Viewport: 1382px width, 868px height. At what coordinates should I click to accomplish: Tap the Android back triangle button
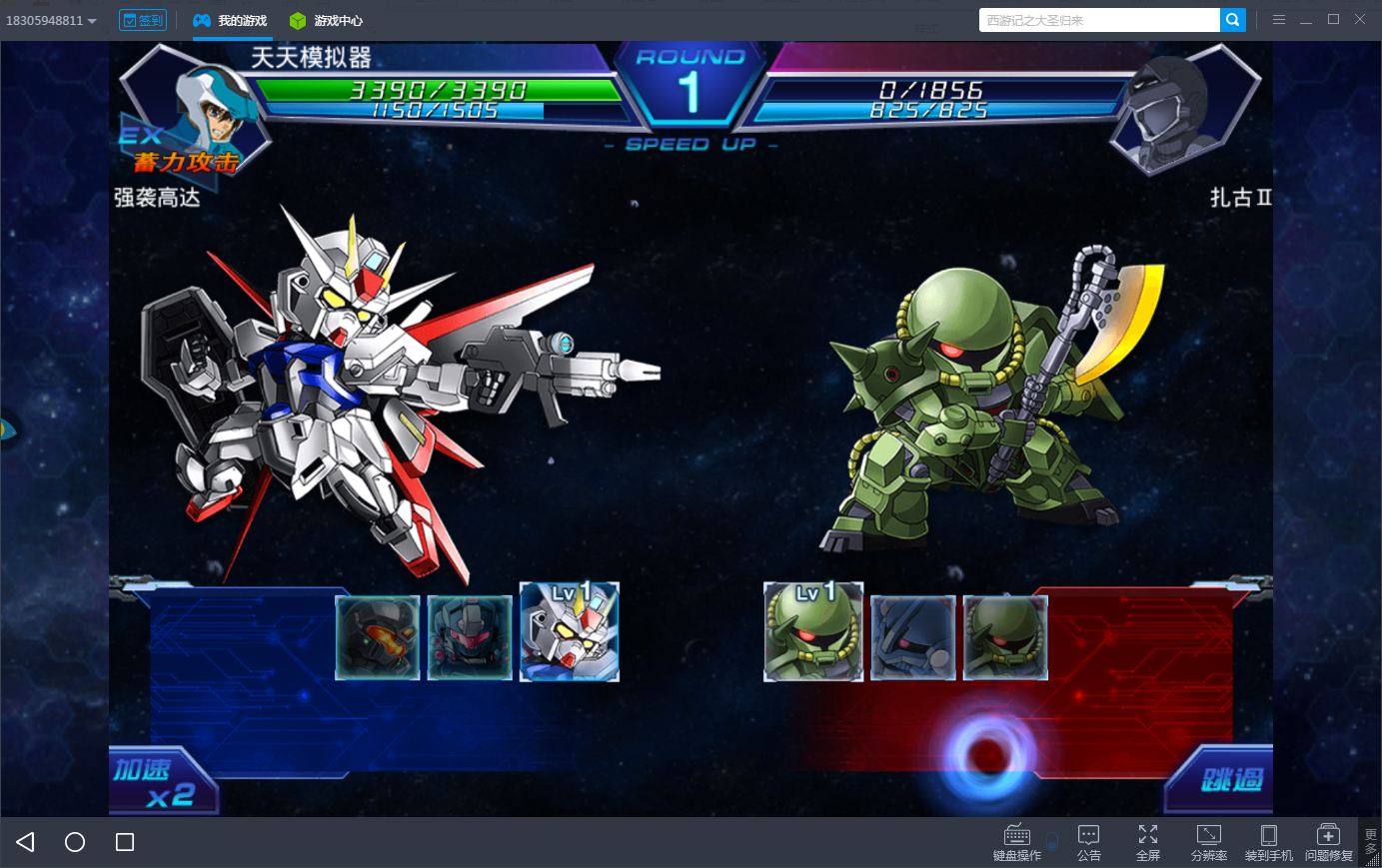point(26,842)
